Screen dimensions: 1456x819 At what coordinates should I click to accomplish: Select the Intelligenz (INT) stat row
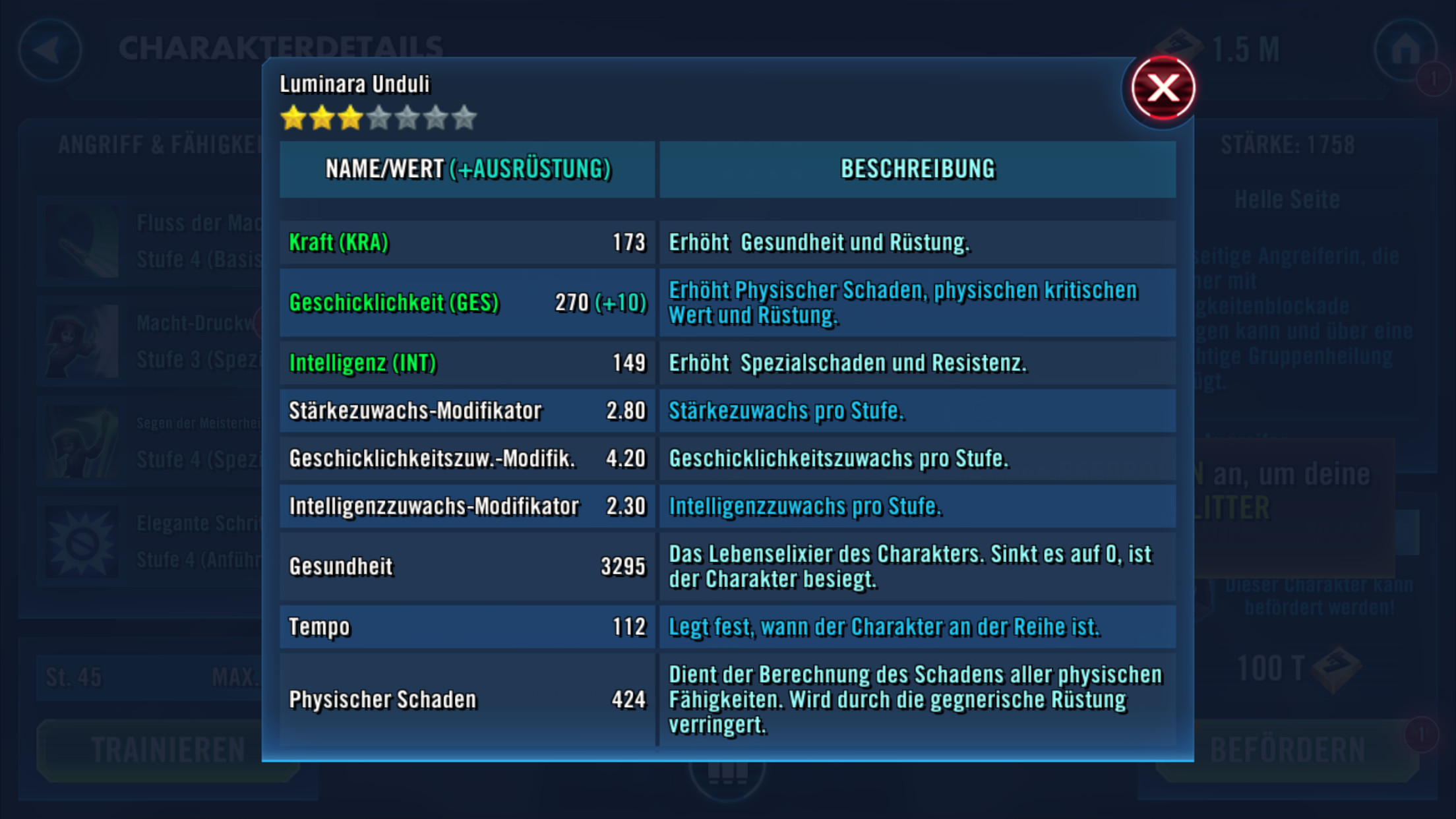coord(467,363)
